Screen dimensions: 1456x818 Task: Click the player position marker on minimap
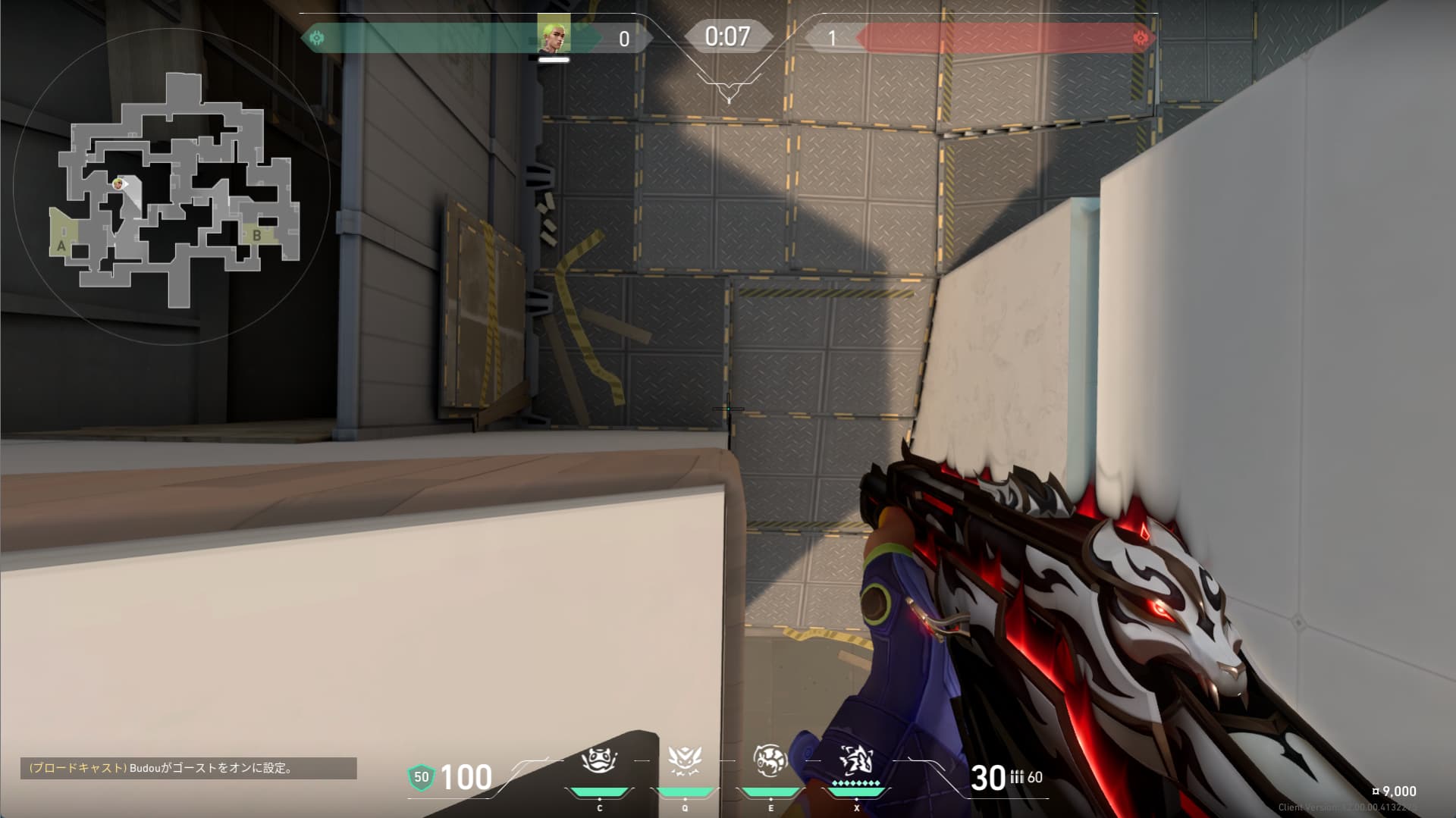(118, 183)
